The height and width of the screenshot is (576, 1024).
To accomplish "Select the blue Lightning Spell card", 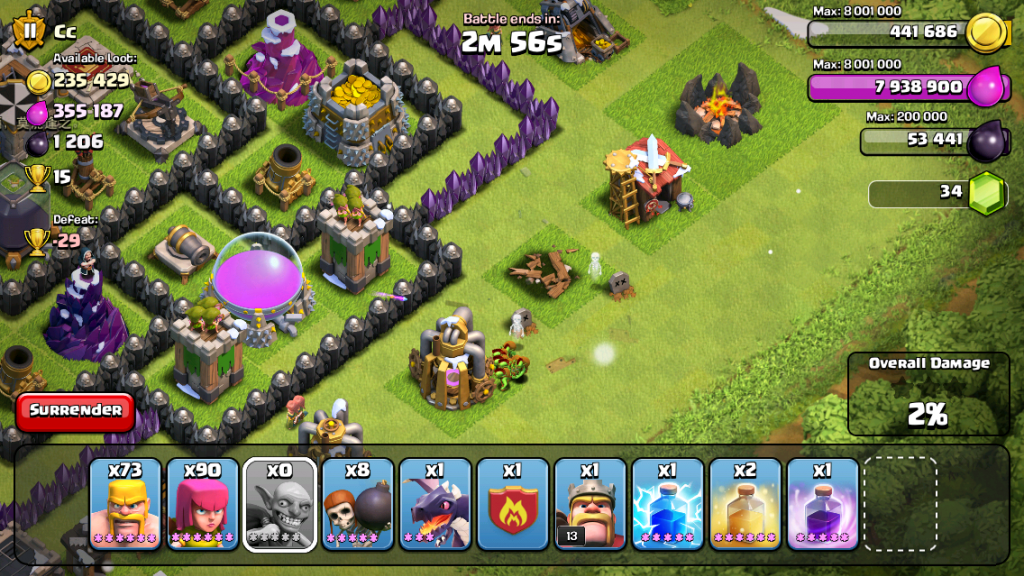I will (667, 504).
